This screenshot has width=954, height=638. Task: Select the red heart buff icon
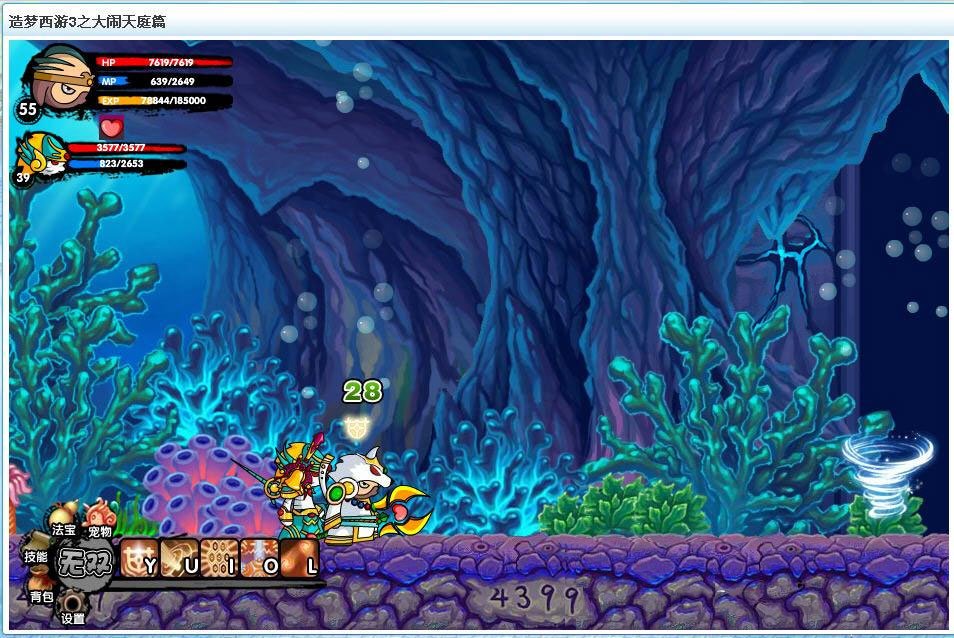(x=111, y=127)
